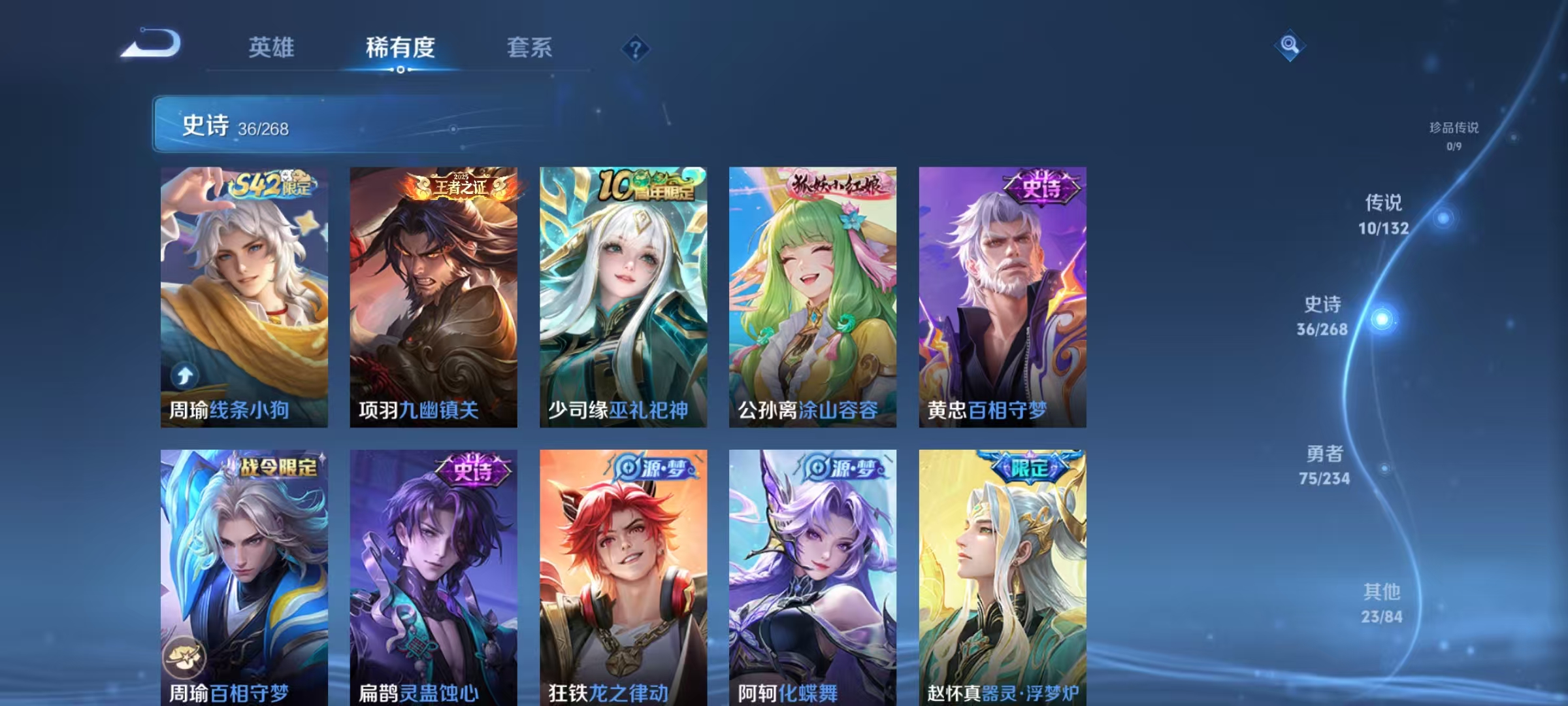Open the 公孙离涂山容容 skin thumbnail
The height and width of the screenshot is (706, 1568).
(x=811, y=294)
